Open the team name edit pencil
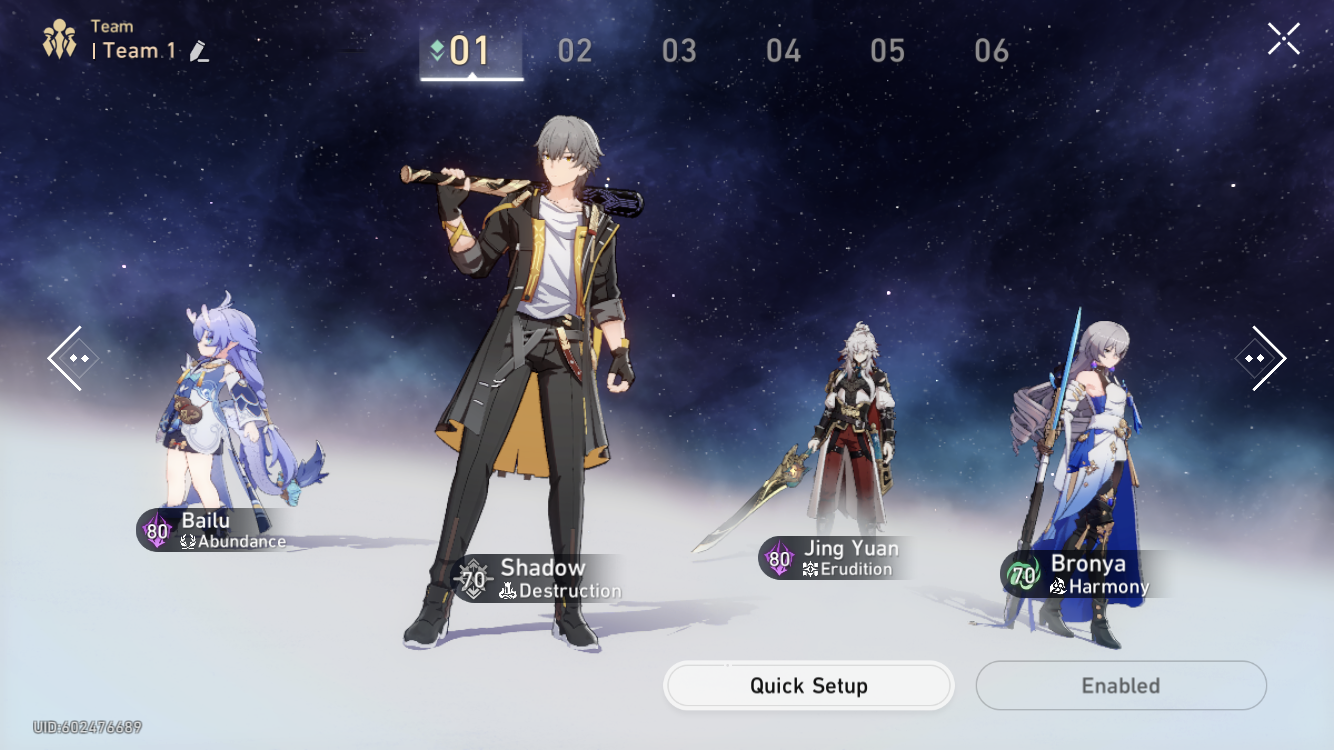 pyautogui.click(x=197, y=51)
